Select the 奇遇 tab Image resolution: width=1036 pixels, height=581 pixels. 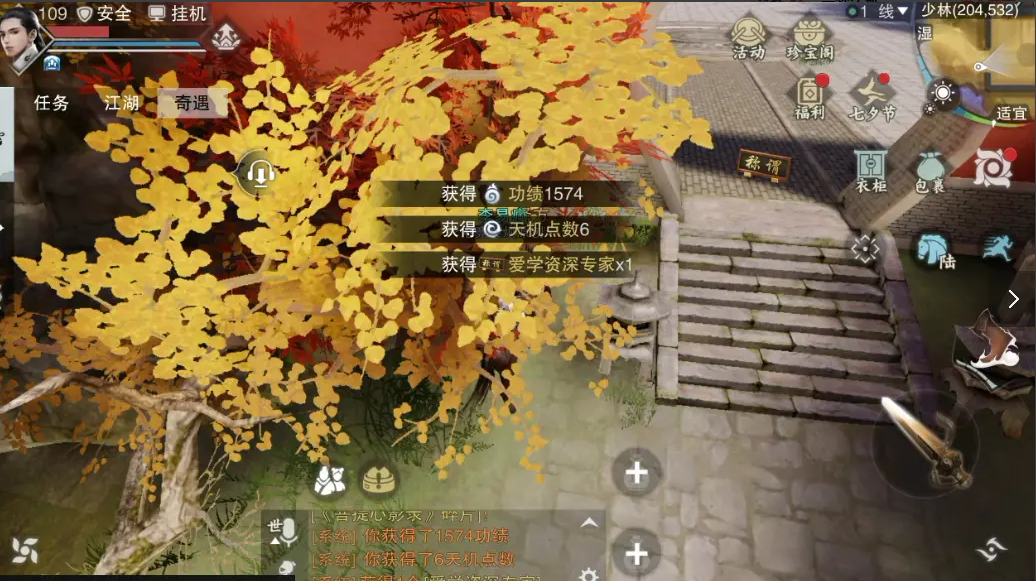[192, 102]
